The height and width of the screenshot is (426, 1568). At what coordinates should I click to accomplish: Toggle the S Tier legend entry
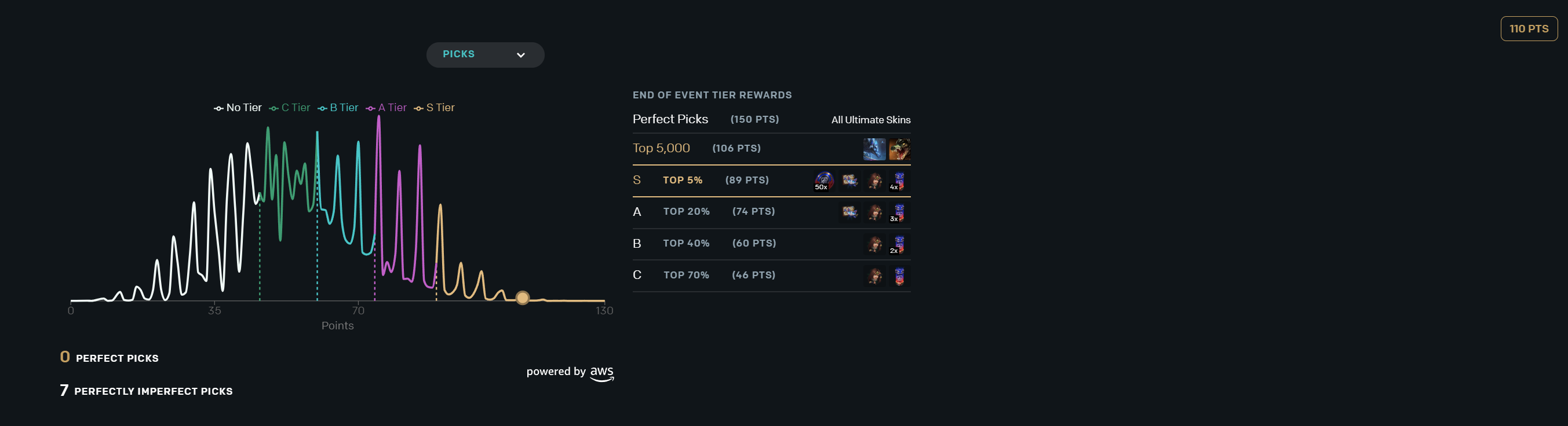click(435, 108)
